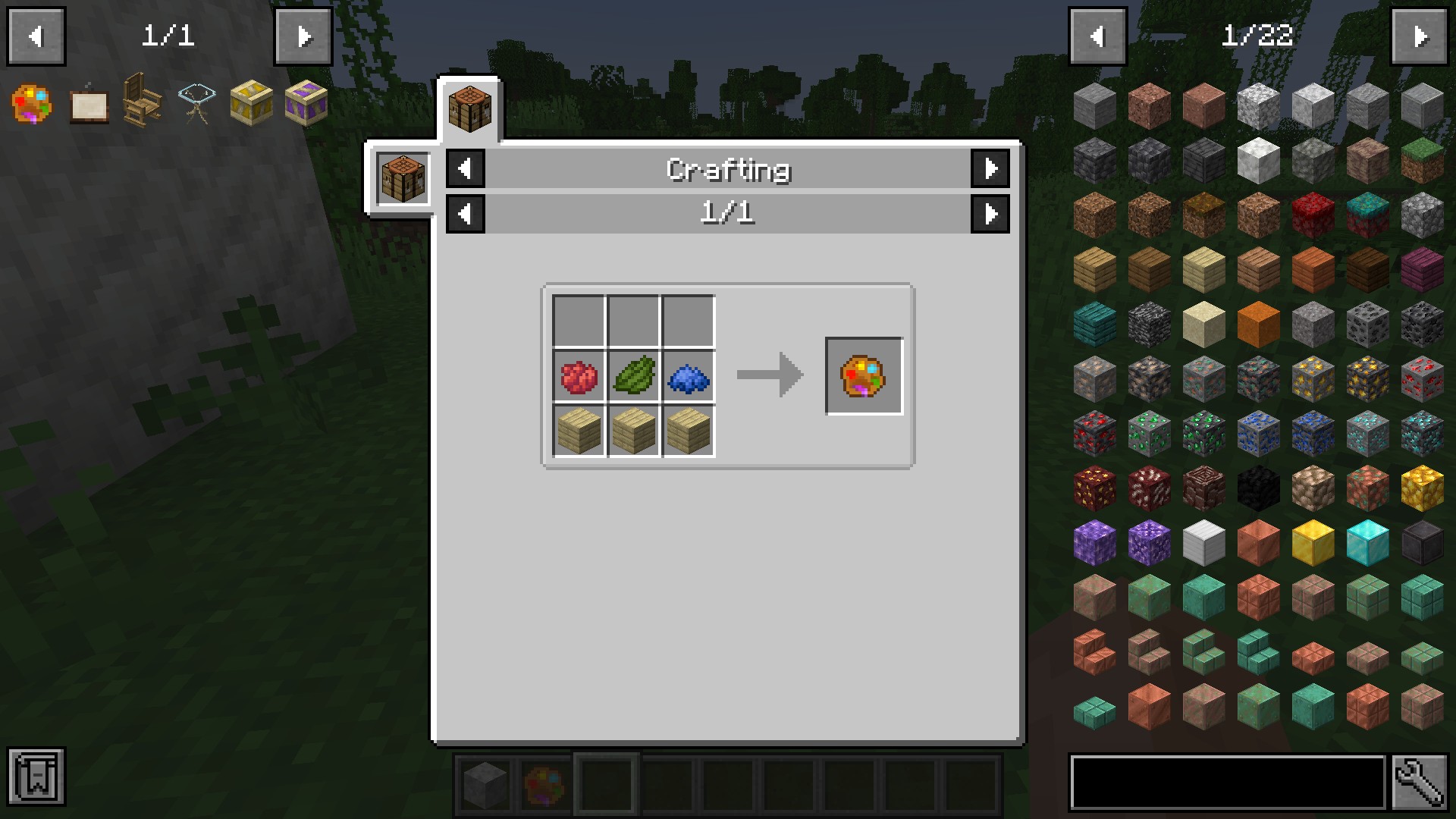Show the next recipe page
The width and height of the screenshot is (1456, 819).
990,214
